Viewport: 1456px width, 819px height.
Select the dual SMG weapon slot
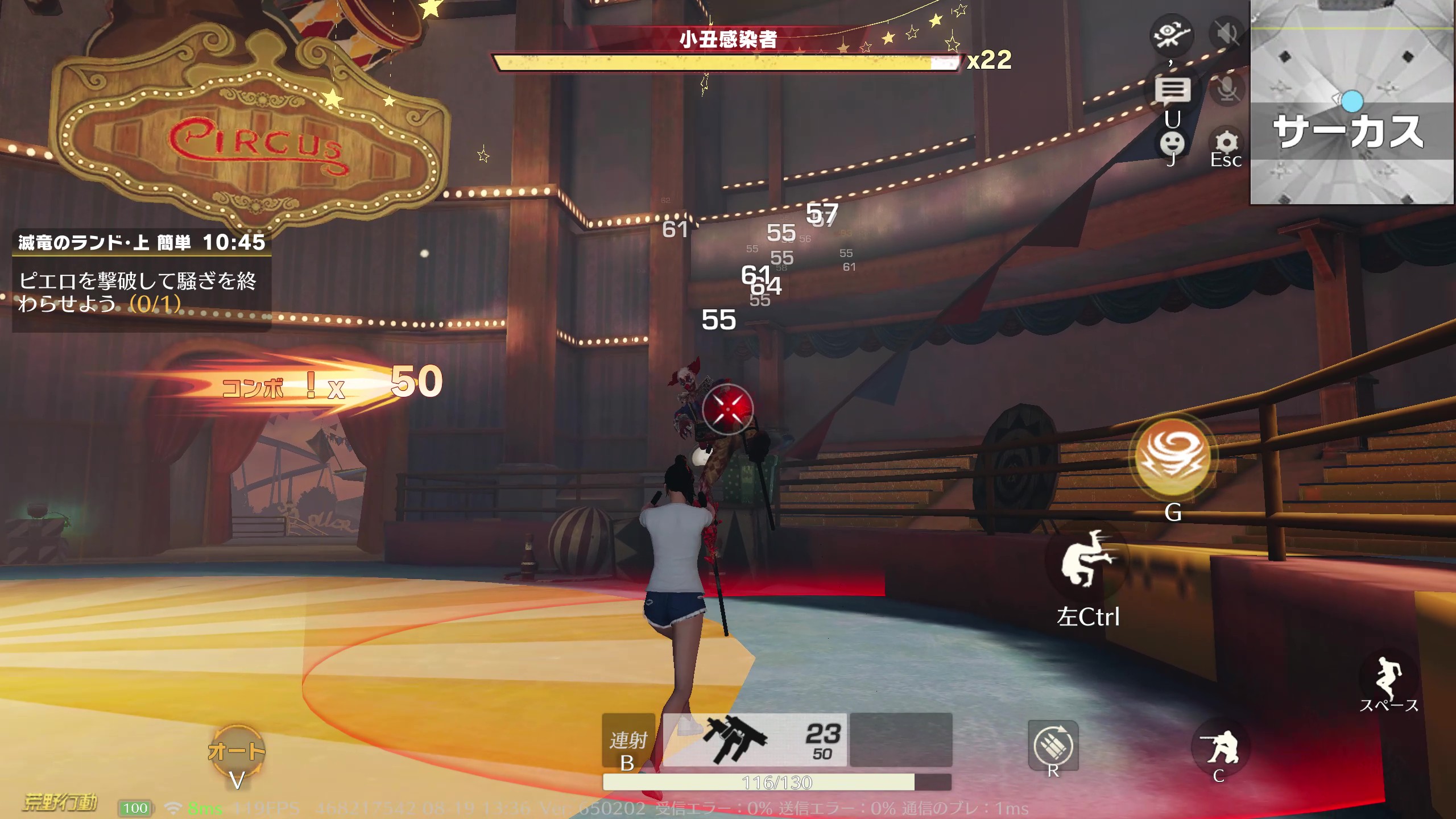(x=754, y=739)
